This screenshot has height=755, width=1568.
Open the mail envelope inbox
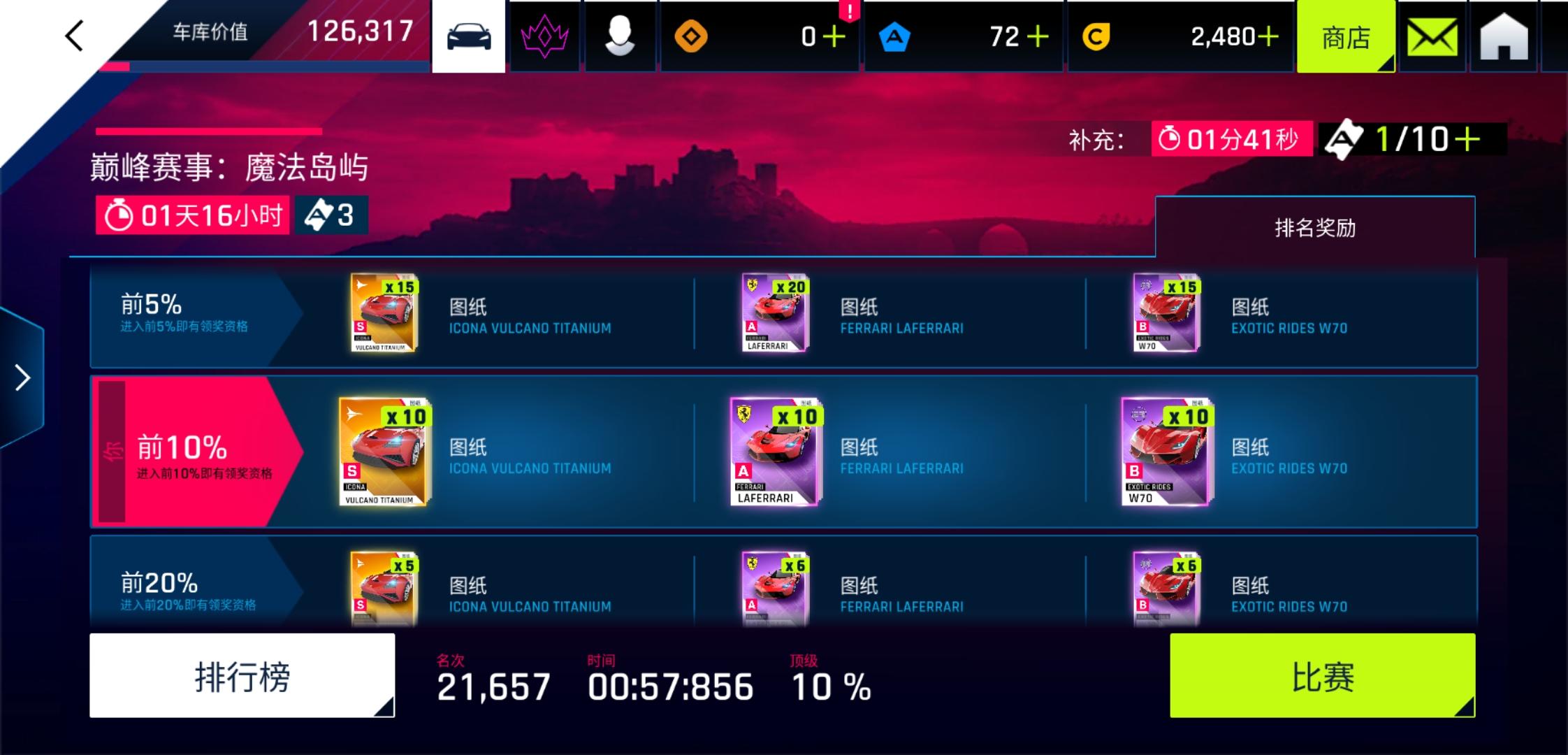(x=1432, y=35)
